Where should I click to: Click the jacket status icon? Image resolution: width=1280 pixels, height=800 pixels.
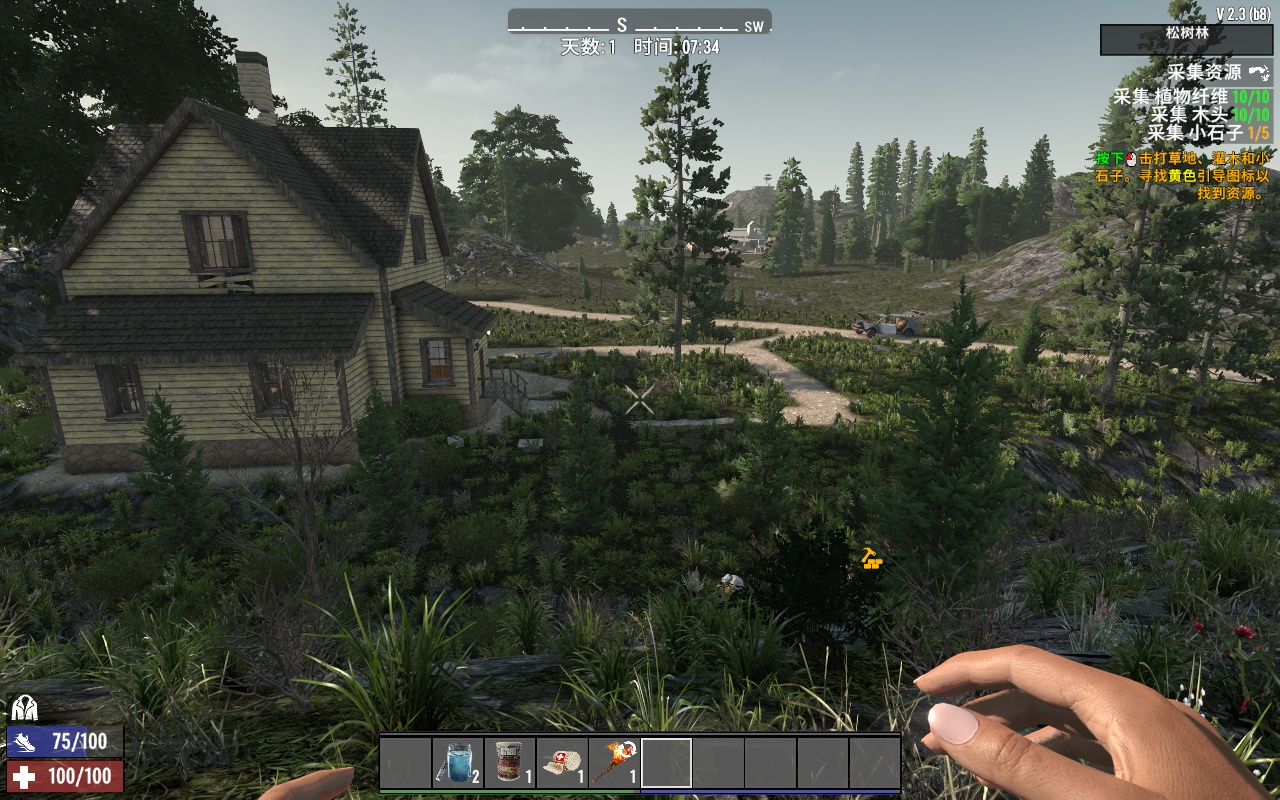click(24, 709)
